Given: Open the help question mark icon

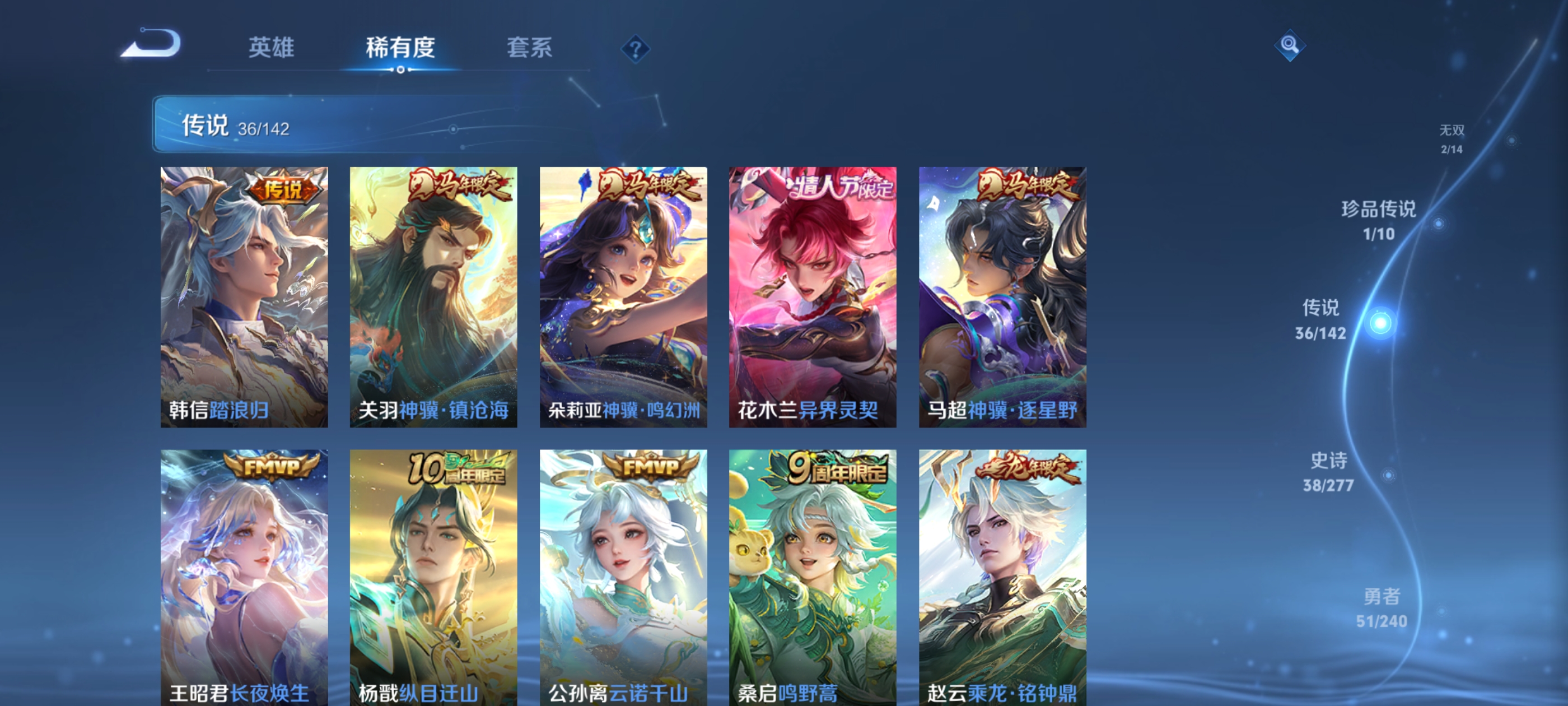Looking at the screenshot, I should (x=636, y=50).
